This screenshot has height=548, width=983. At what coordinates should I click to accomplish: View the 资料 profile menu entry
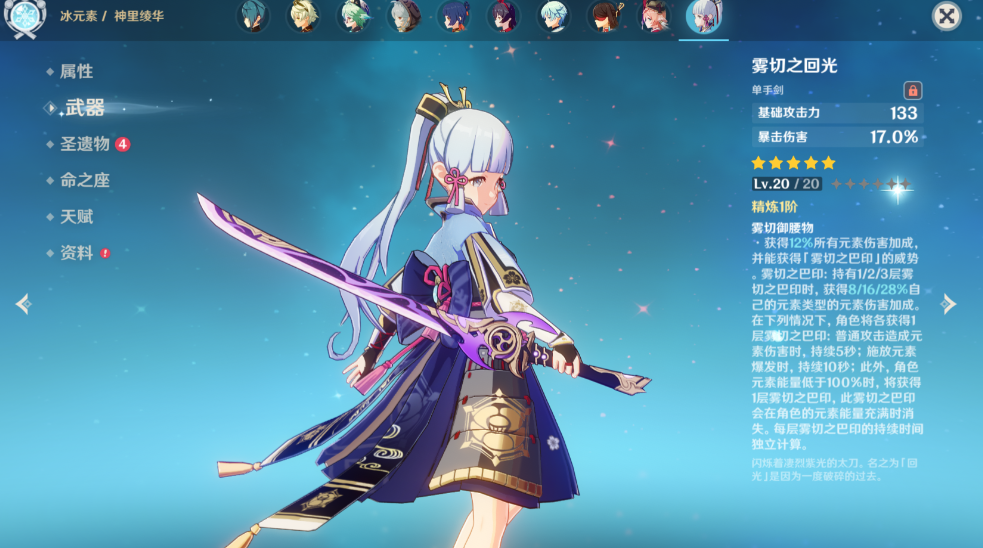pos(76,253)
